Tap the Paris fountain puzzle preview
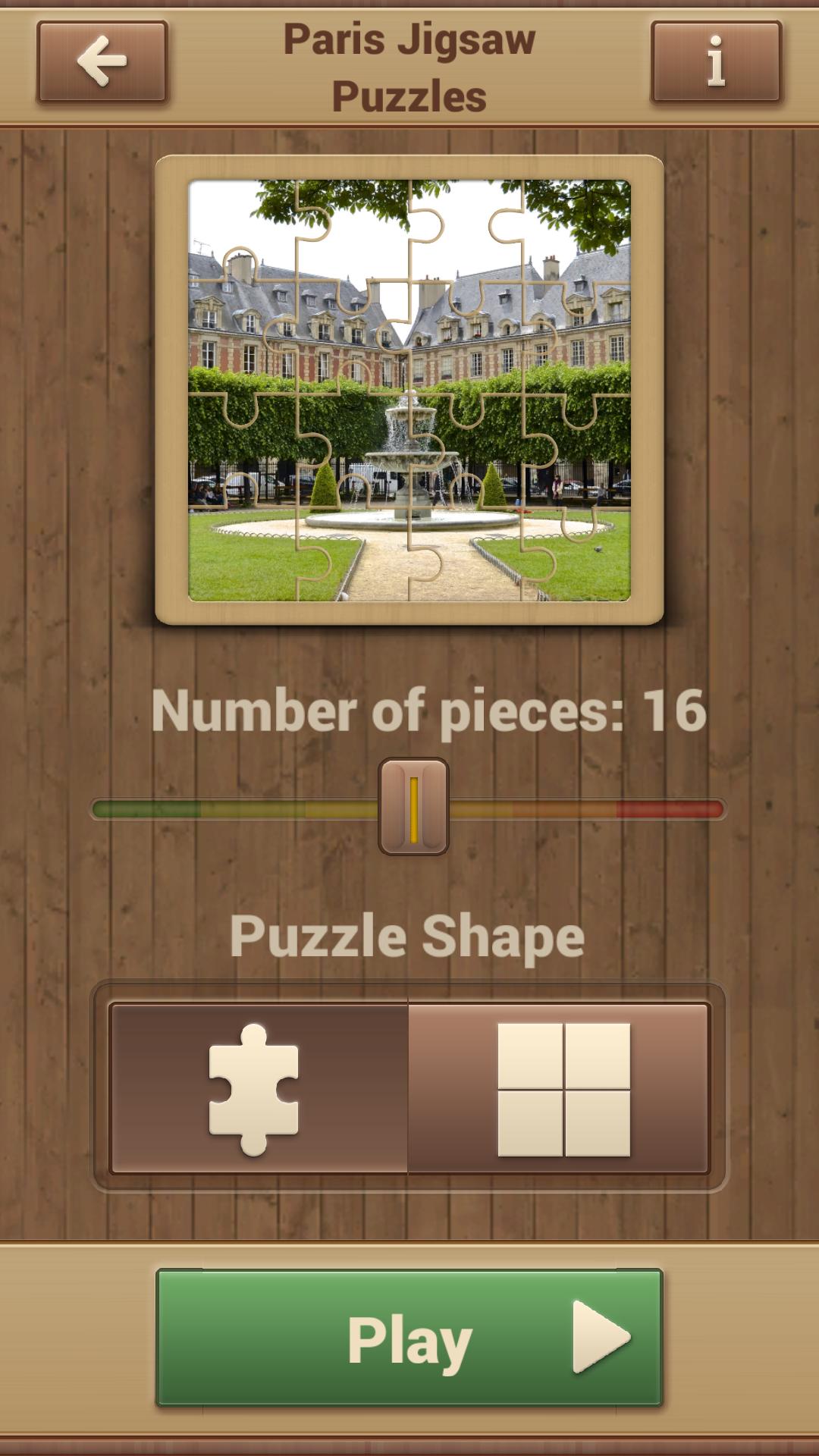 tap(409, 390)
